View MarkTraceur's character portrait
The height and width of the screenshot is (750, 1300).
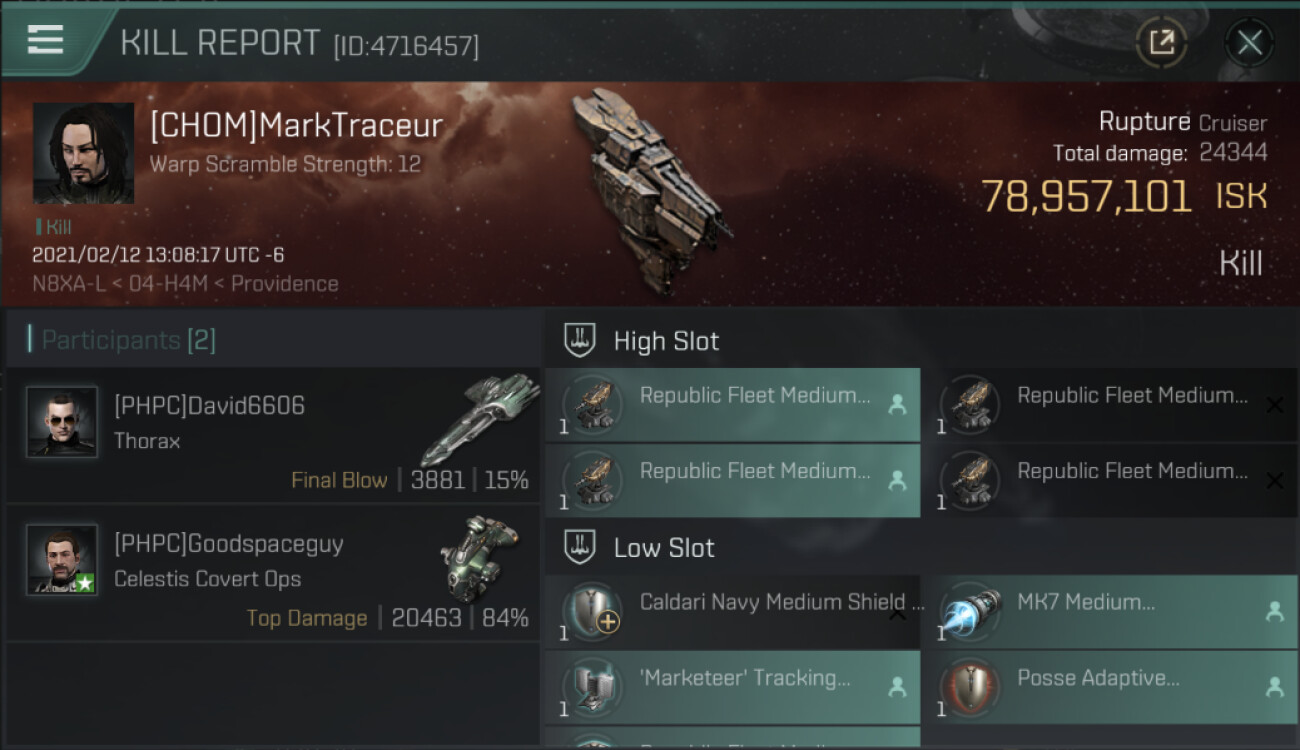tap(83, 153)
